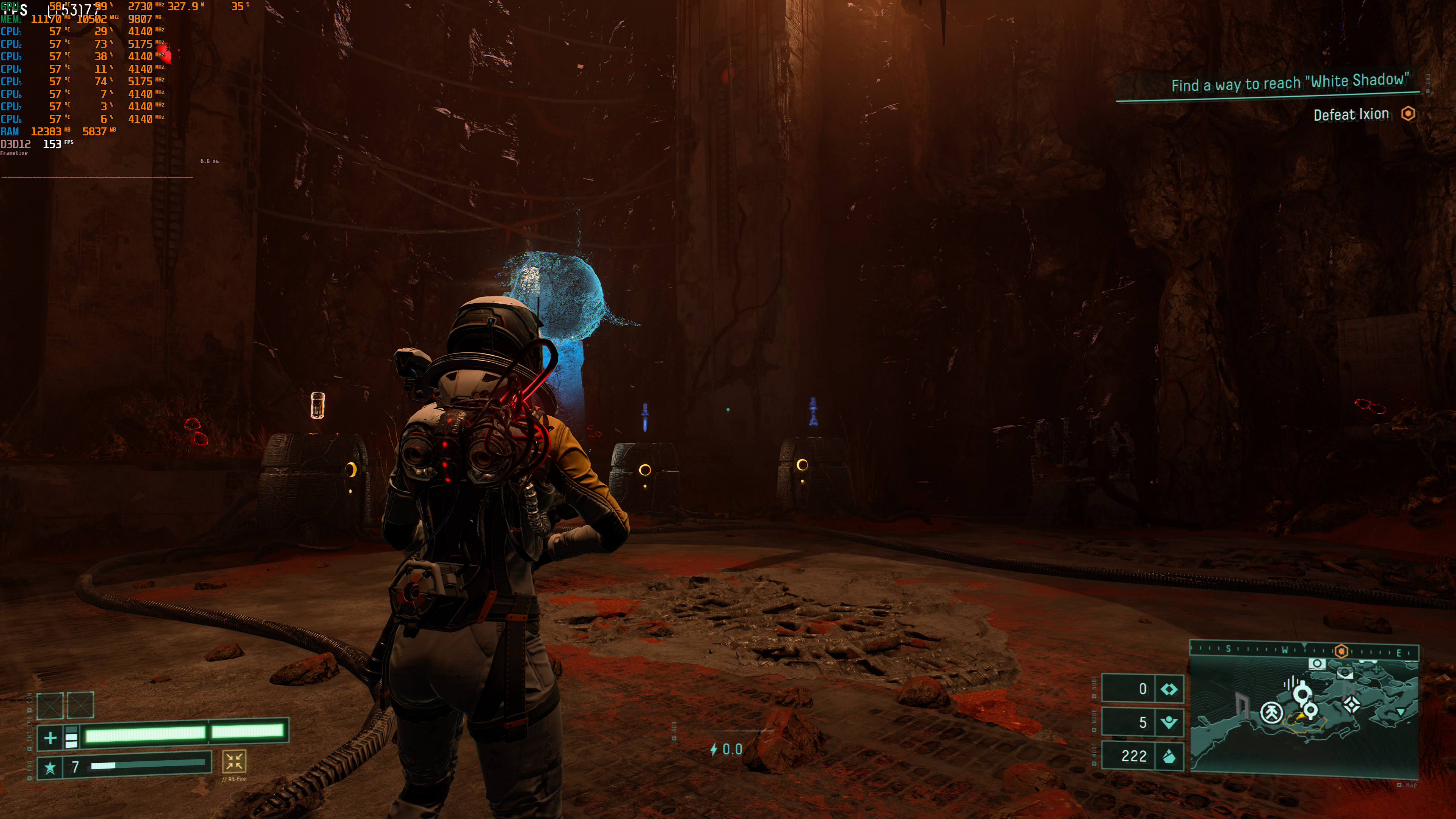Click the "Defeat Ixion" objective tracker
This screenshot has height=819, width=1456.
click(x=1350, y=115)
